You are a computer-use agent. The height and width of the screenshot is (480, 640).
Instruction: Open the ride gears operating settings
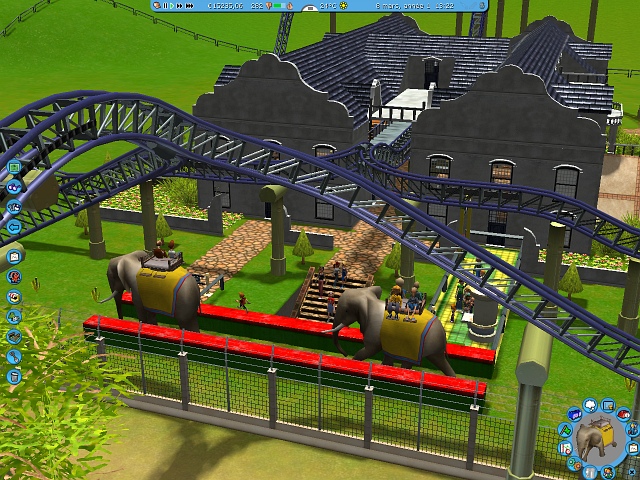coord(574,464)
